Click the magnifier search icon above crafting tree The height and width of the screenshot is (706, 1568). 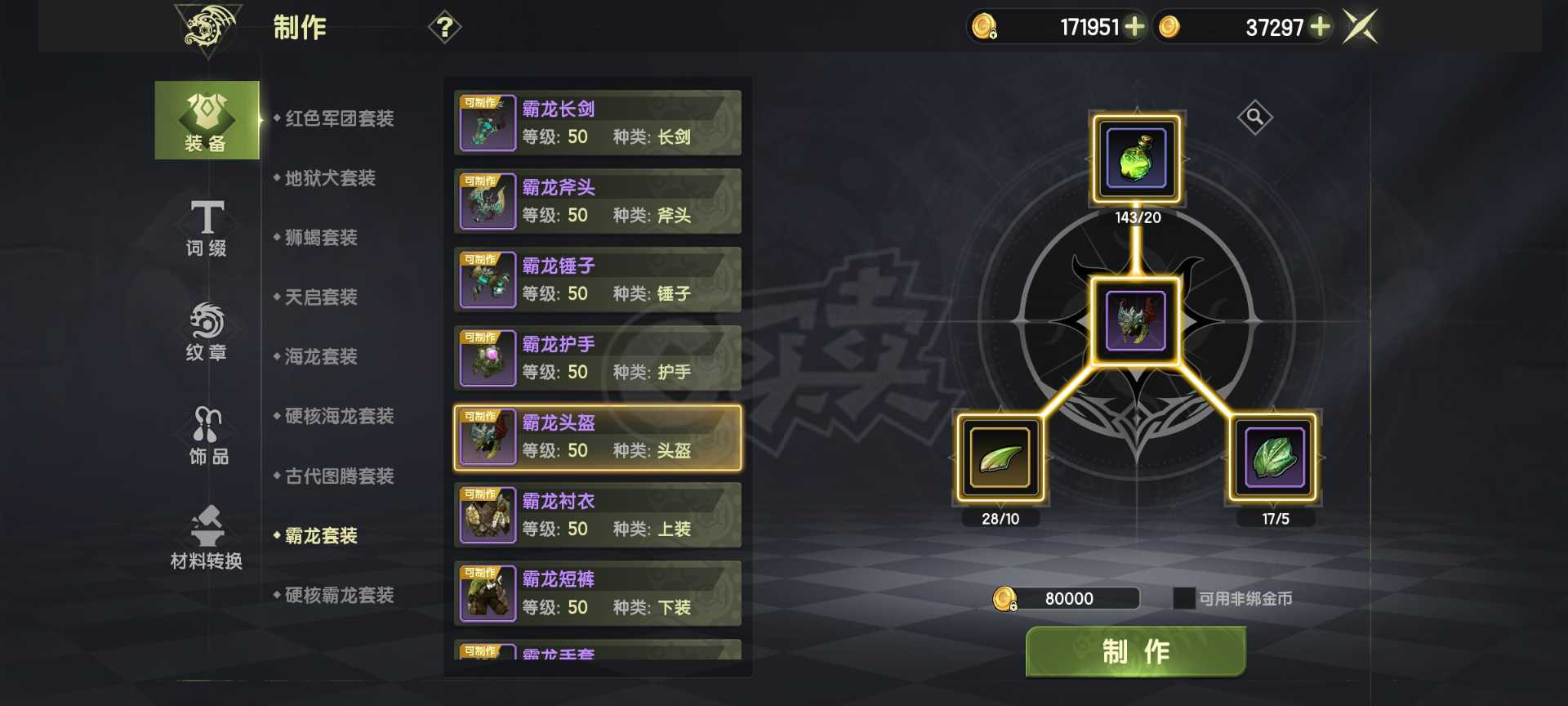(1254, 117)
